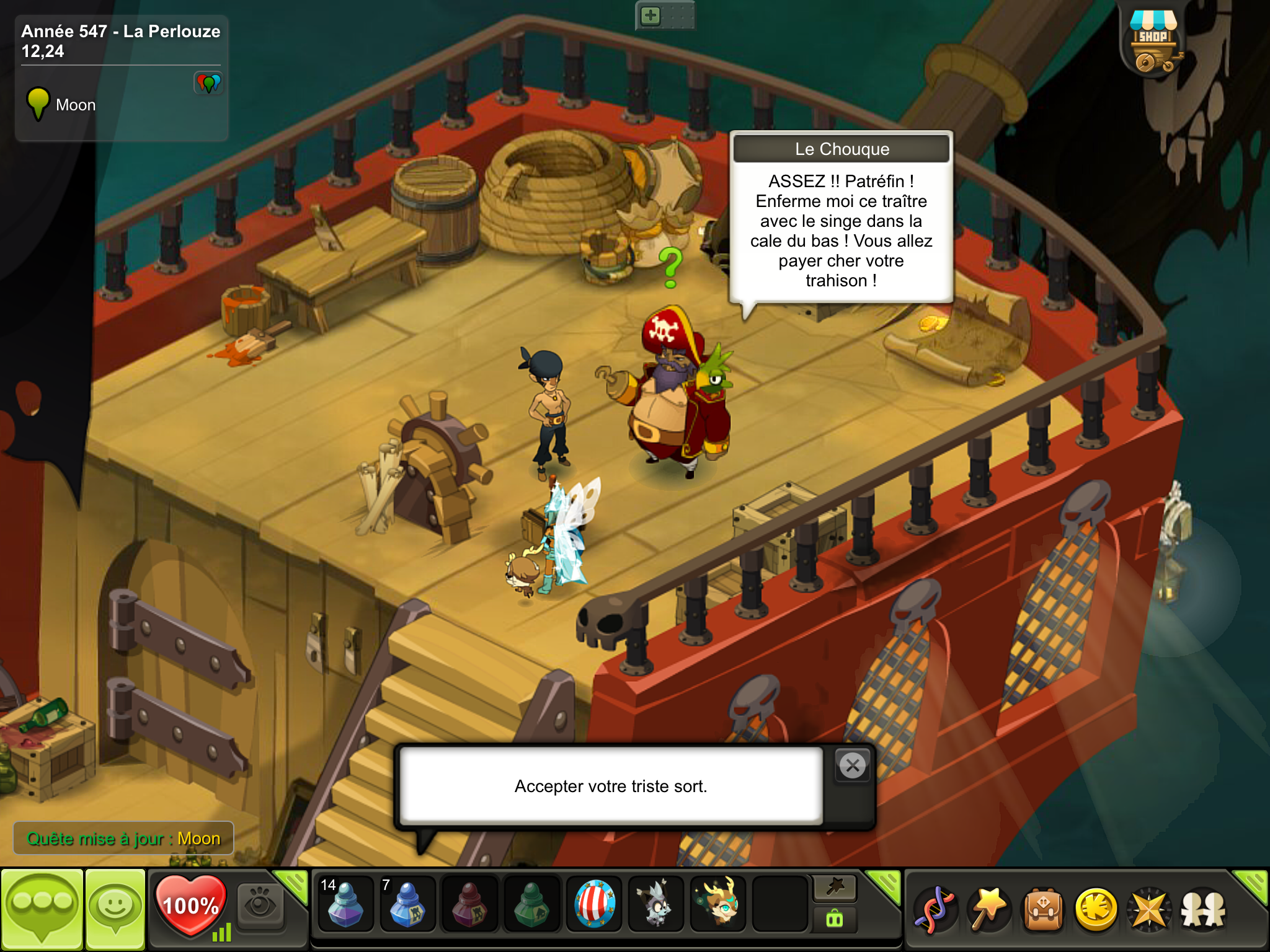Use the red-striped star shield item

594,904
